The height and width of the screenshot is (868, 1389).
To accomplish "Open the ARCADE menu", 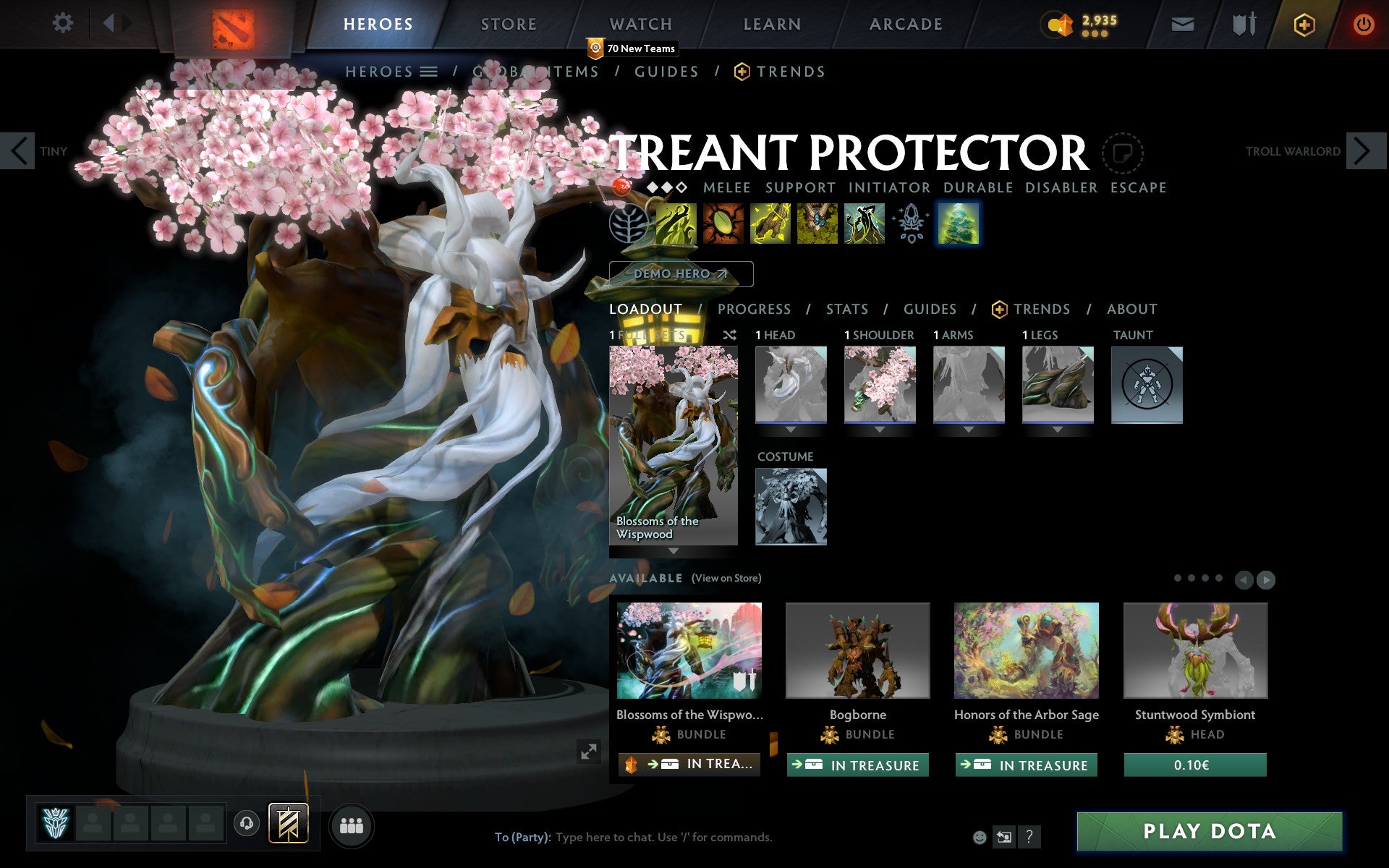I will pos(906,23).
